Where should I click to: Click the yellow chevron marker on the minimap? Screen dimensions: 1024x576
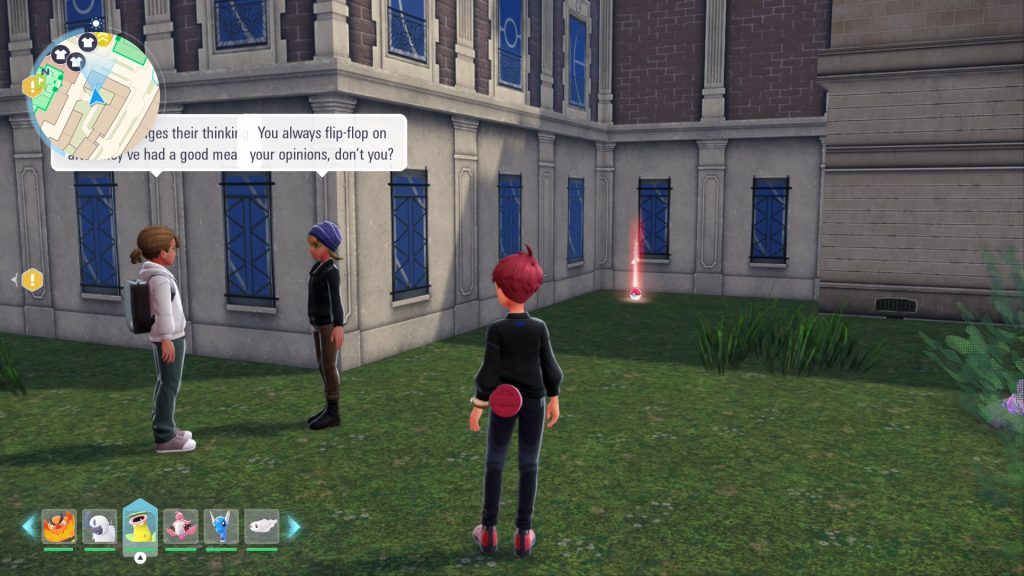click(x=104, y=39)
